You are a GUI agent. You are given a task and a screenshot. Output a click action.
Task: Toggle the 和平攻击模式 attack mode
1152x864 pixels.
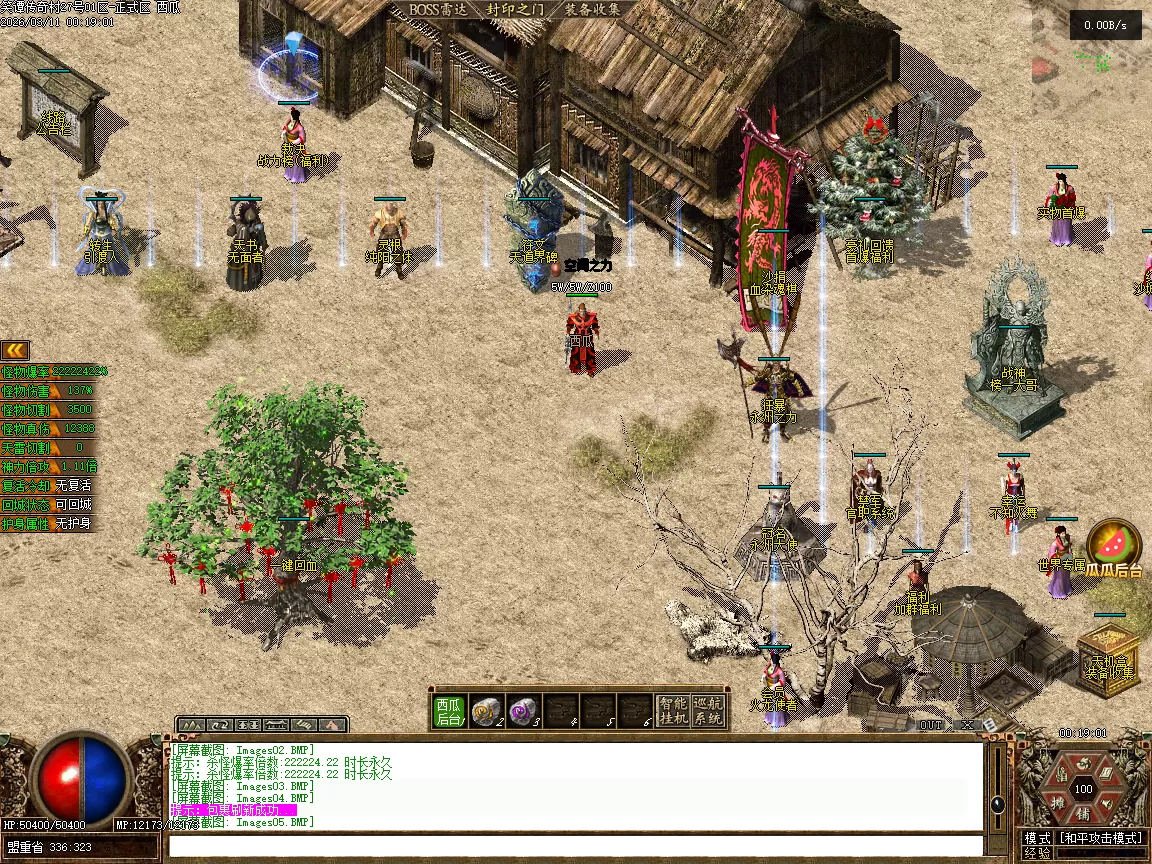click(1102, 838)
